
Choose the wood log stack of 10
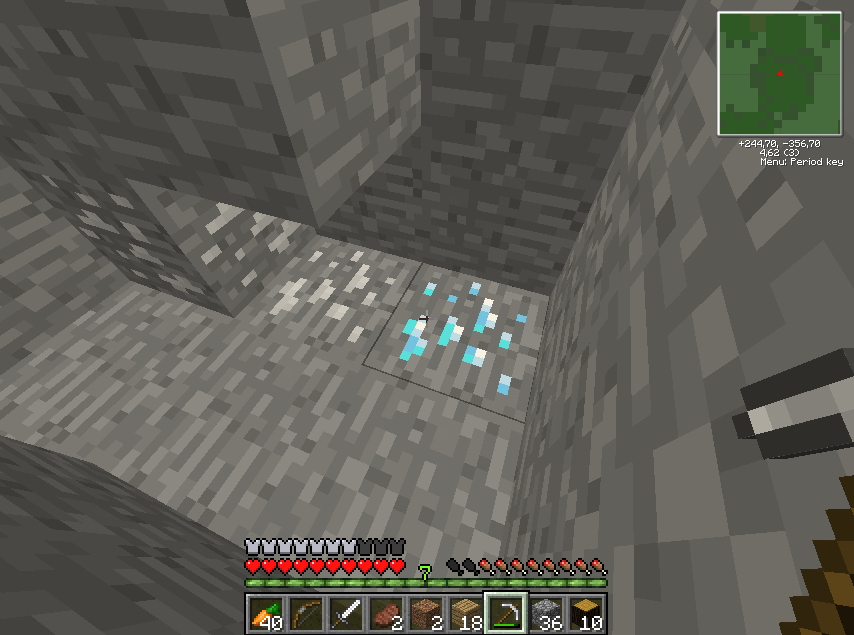[586, 612]
